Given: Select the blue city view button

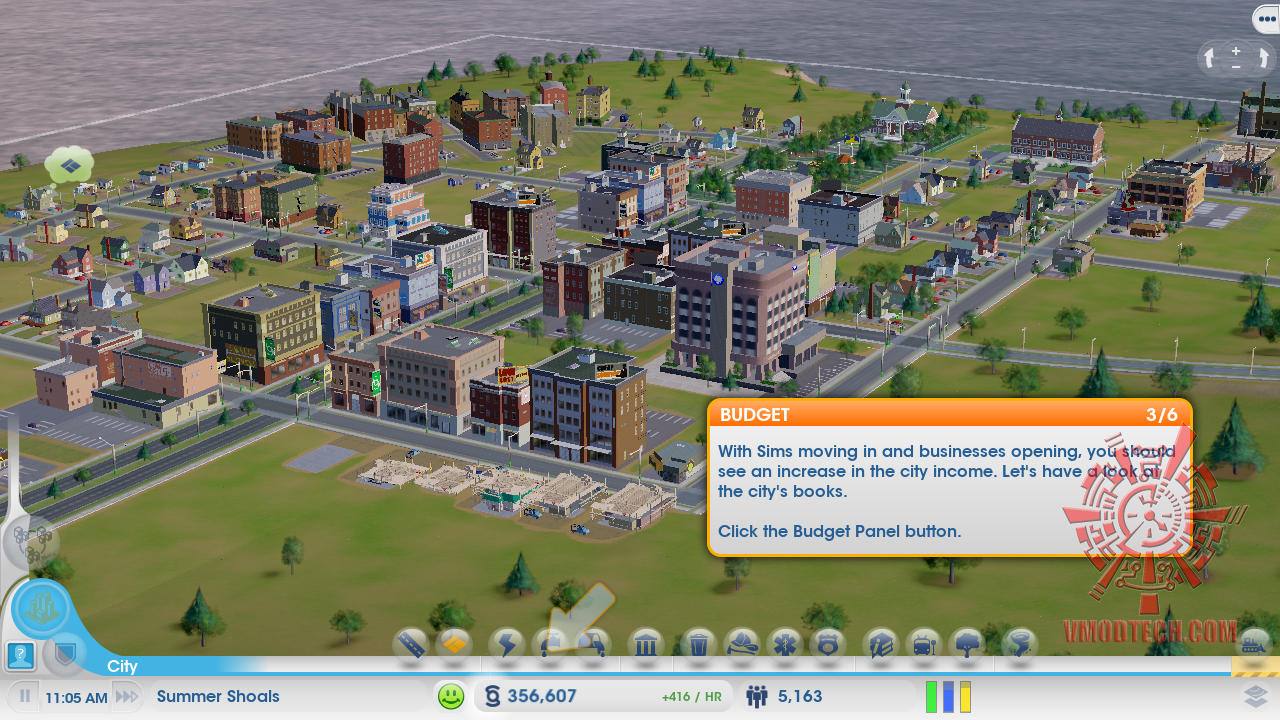Looking at the screenshot, I should [41, 608].
